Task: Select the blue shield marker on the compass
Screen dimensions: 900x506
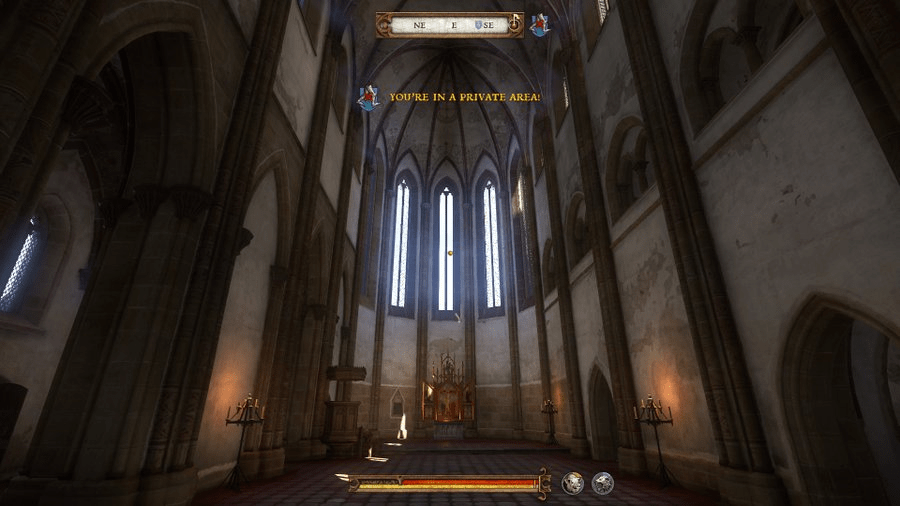Action: [x=480, y=25]
